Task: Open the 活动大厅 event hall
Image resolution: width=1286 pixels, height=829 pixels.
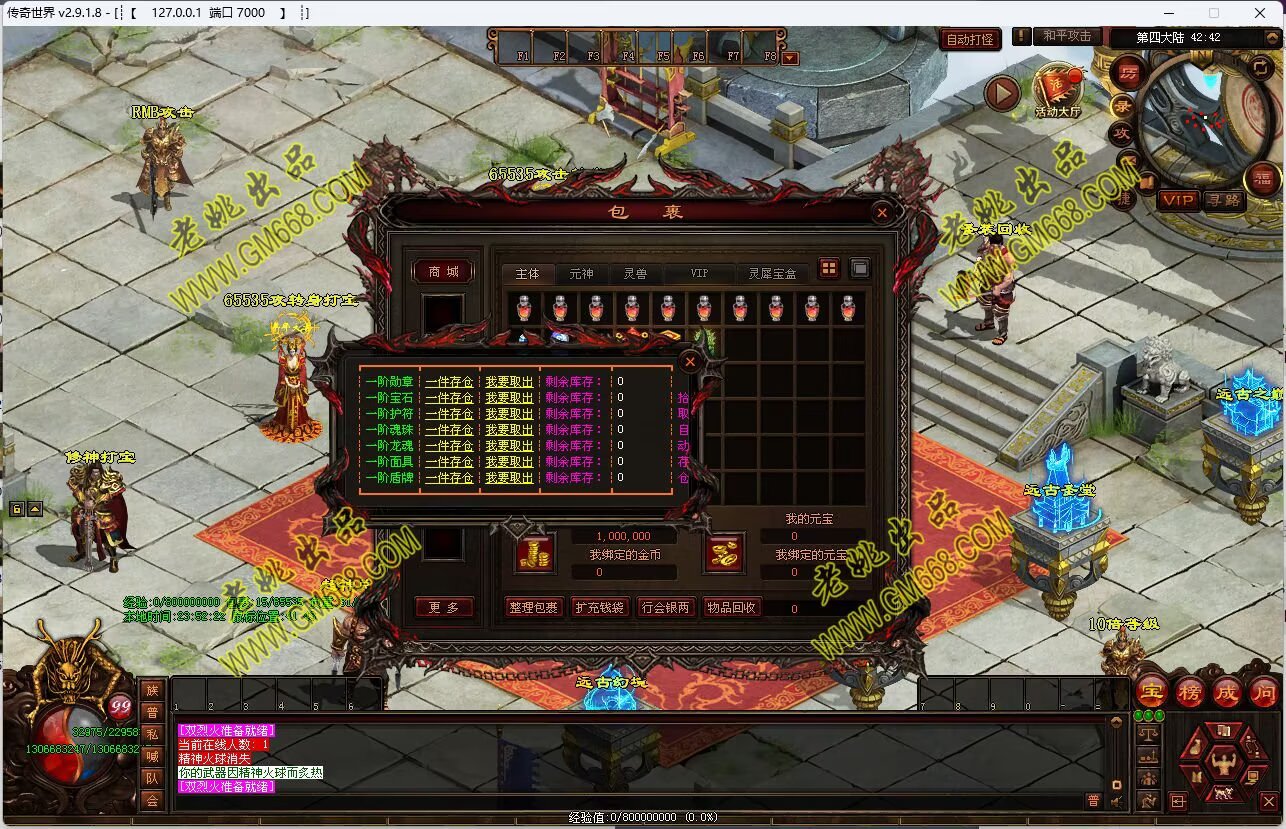Action: [x=1057, y=88]
